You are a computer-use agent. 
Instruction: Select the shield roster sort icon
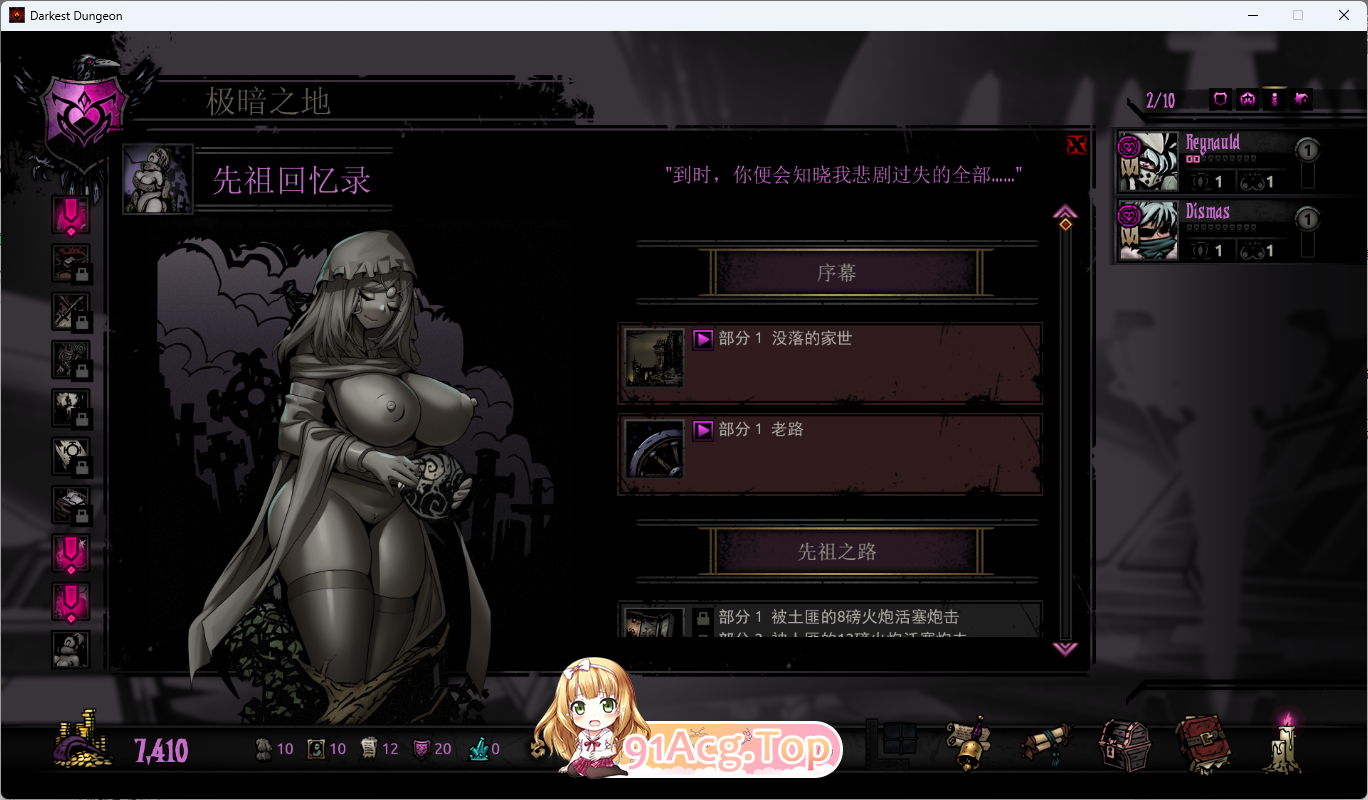click(x=1219, y=99)
